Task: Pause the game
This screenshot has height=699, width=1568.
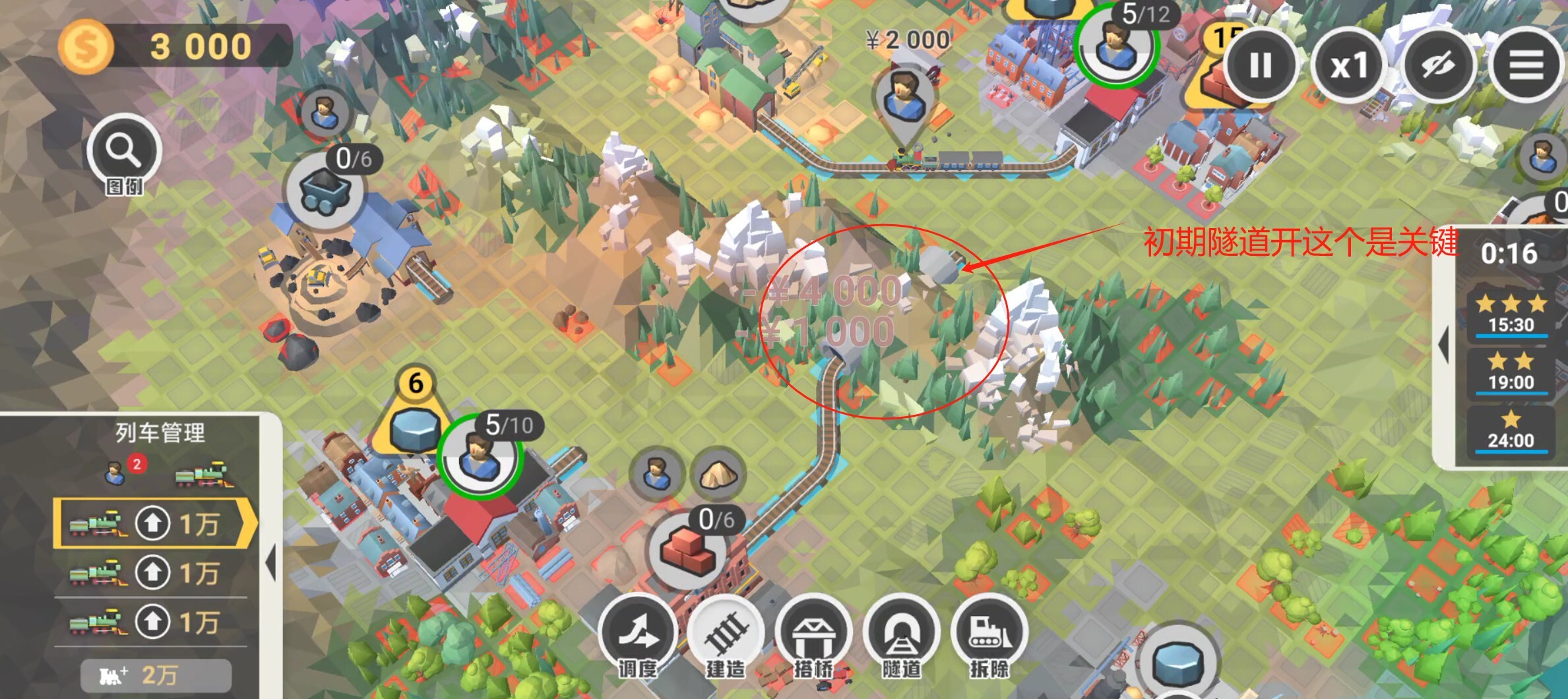Action: click(x=1260, y=65)
